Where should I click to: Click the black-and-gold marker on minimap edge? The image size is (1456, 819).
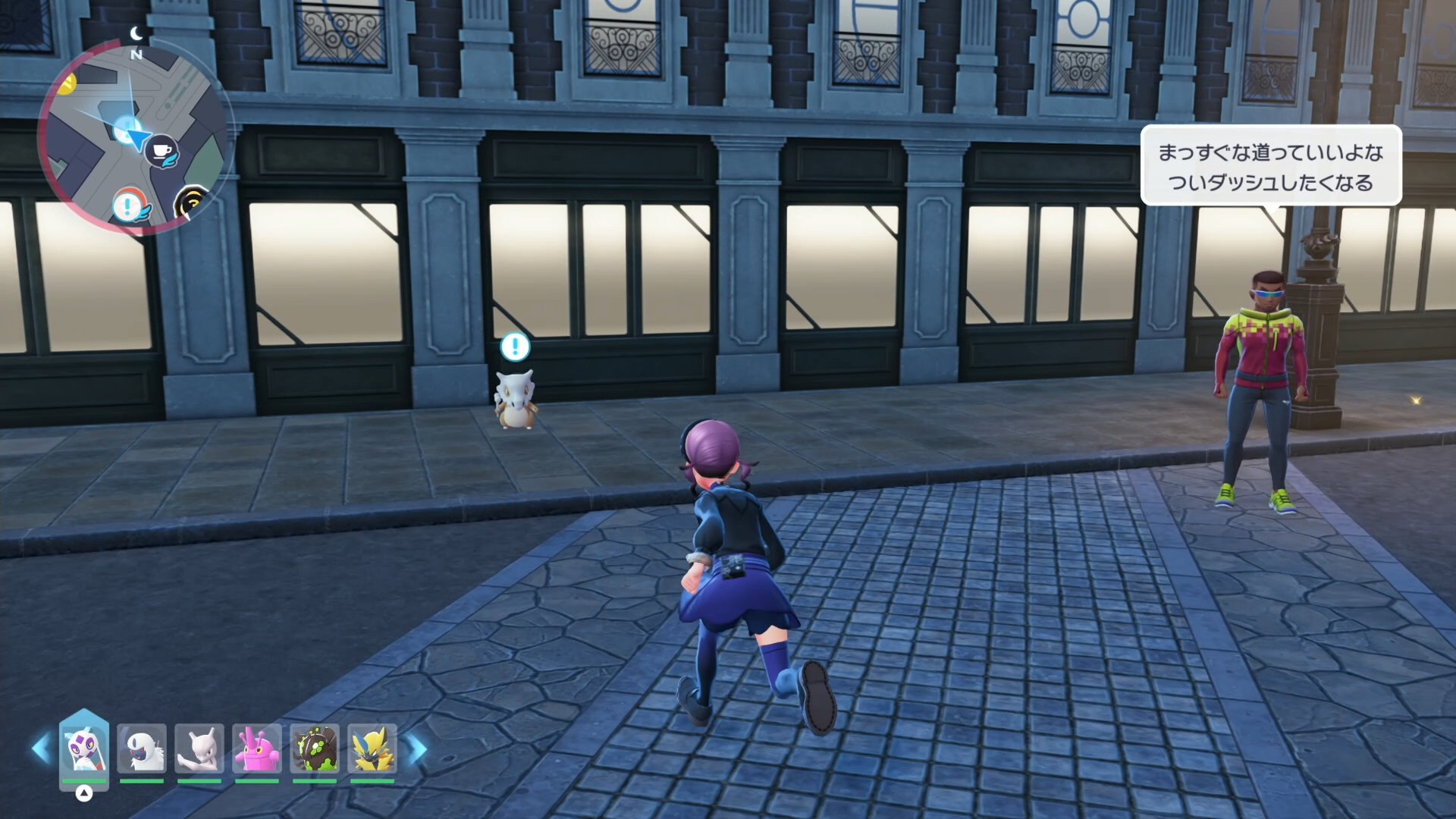(x=190, y=203)
